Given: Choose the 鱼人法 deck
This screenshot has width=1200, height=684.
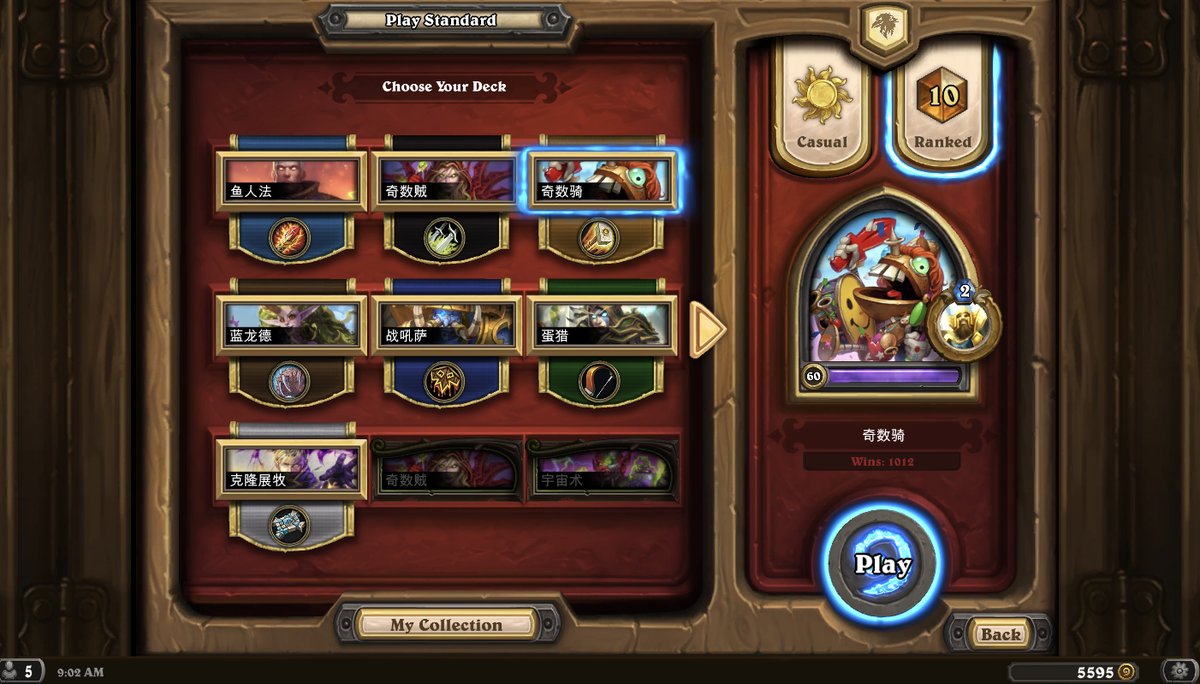Looking at the screenshot, I should 290,181.
